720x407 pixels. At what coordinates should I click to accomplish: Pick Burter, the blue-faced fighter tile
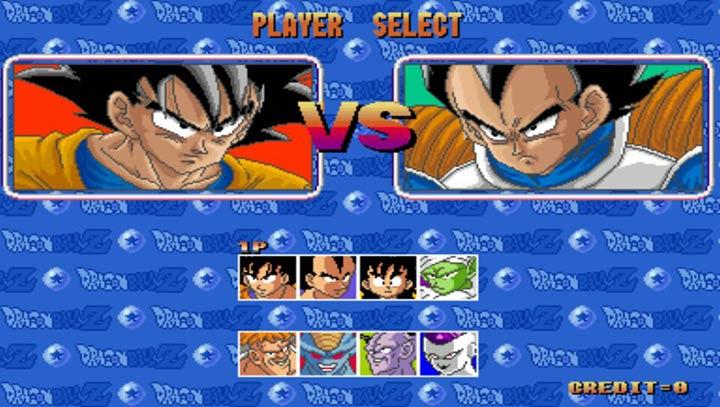[328, 353]
